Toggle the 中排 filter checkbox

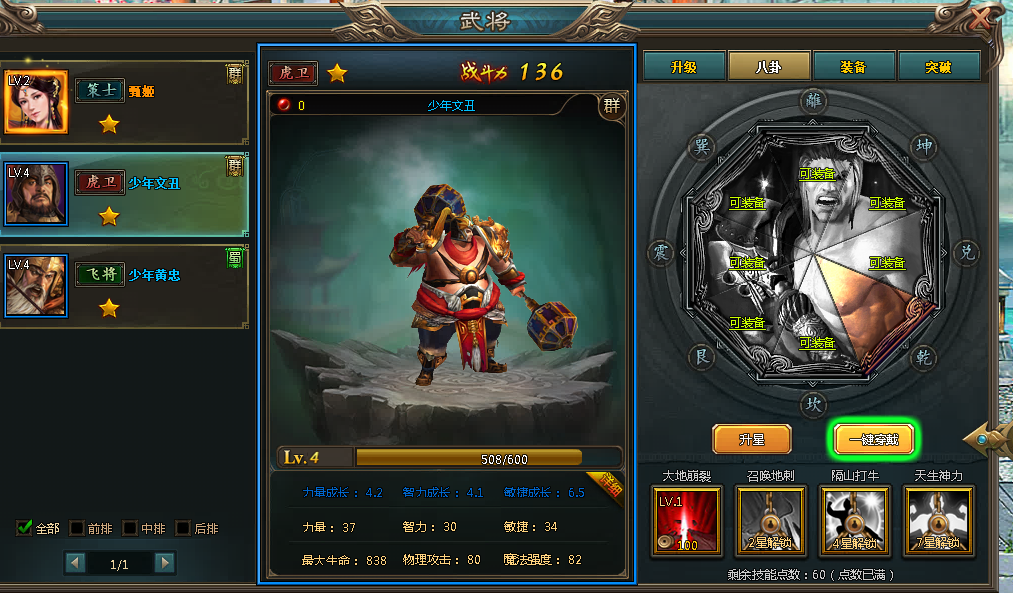[x=130, y=528]
